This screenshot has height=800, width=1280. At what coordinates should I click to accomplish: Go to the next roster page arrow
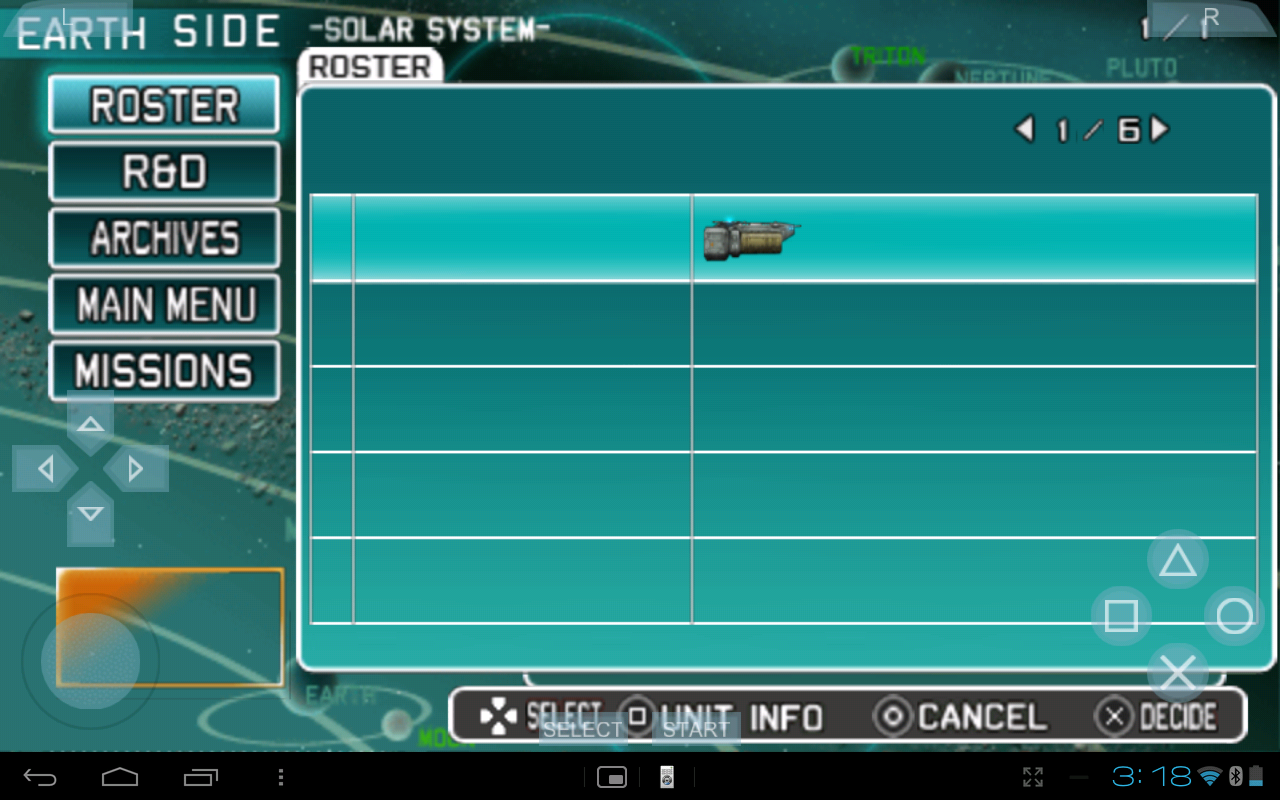1160,129
